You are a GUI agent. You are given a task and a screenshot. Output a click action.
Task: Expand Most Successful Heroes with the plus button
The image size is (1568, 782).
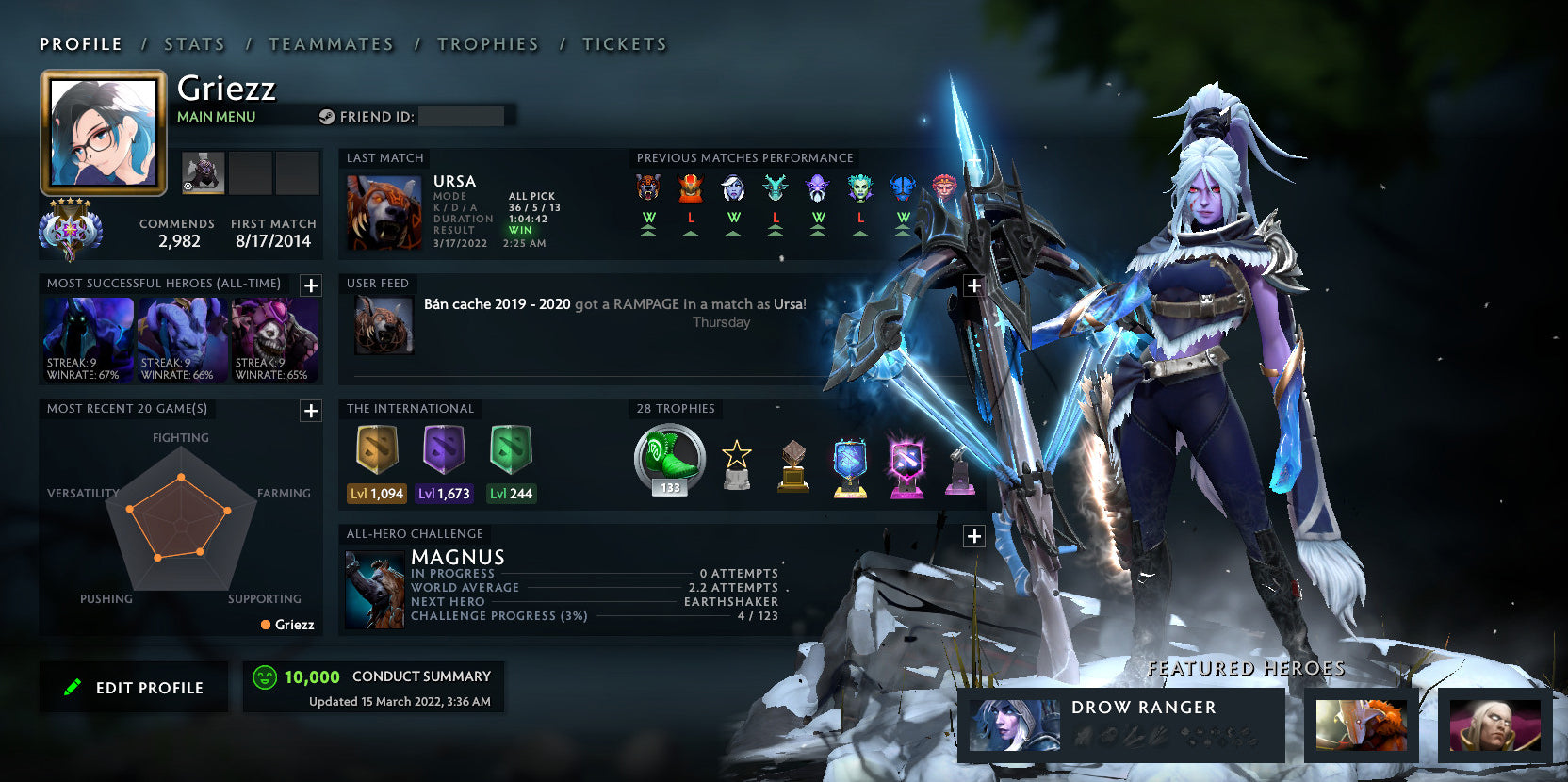click(x=310, y=285)
